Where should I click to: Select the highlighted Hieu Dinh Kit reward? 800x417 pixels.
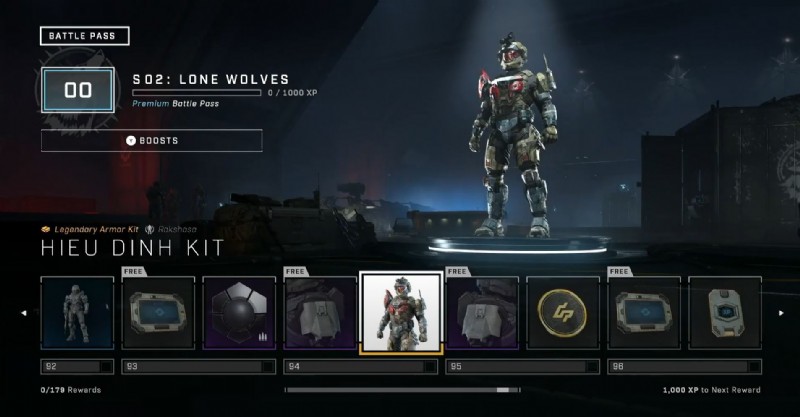(x=401, y=313)
